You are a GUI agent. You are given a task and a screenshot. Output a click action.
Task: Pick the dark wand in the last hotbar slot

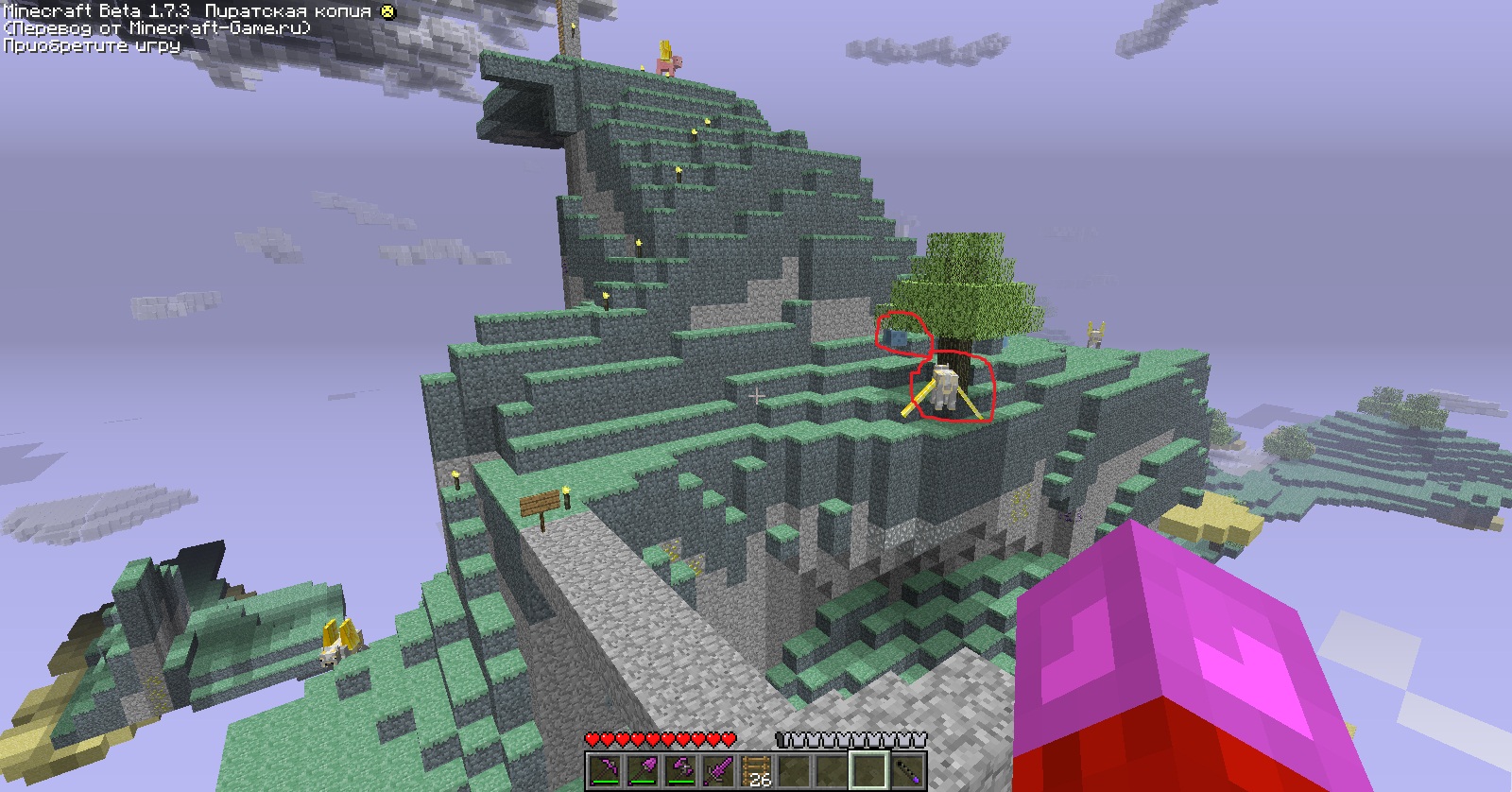tap(907, 770)
